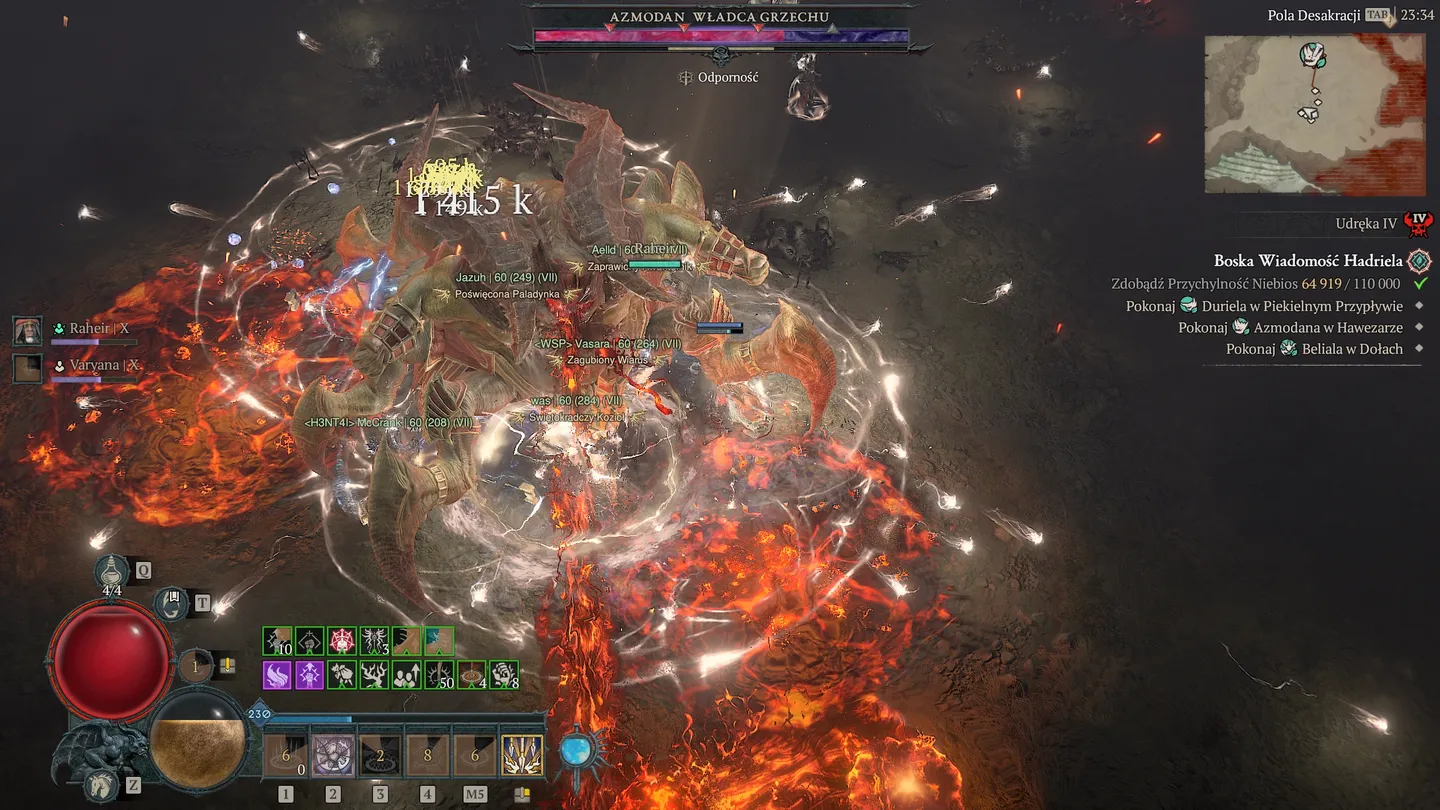Open the minimap of Pola Desakracji
This screenshot has width=1440, height=810.
(1314, 114)
